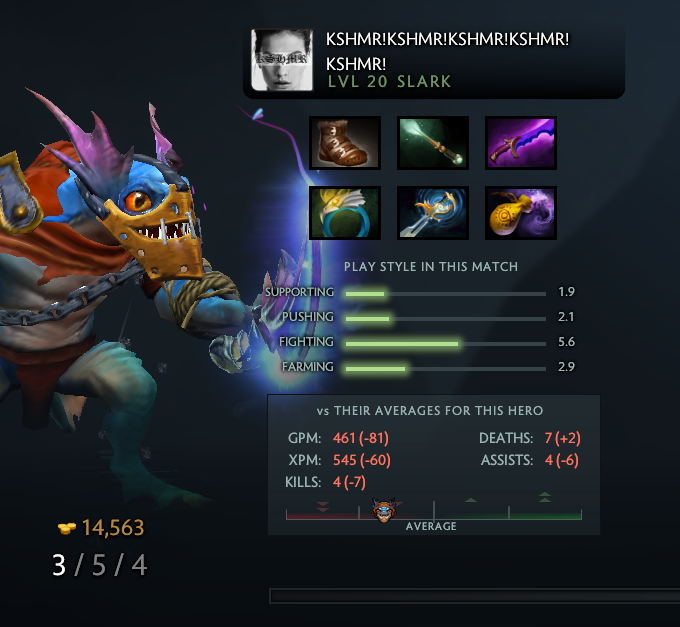This screenshot has width=680, height=627.
Task: Click the Smoke of Deceit pouch
Action: [x=521, y=212]
